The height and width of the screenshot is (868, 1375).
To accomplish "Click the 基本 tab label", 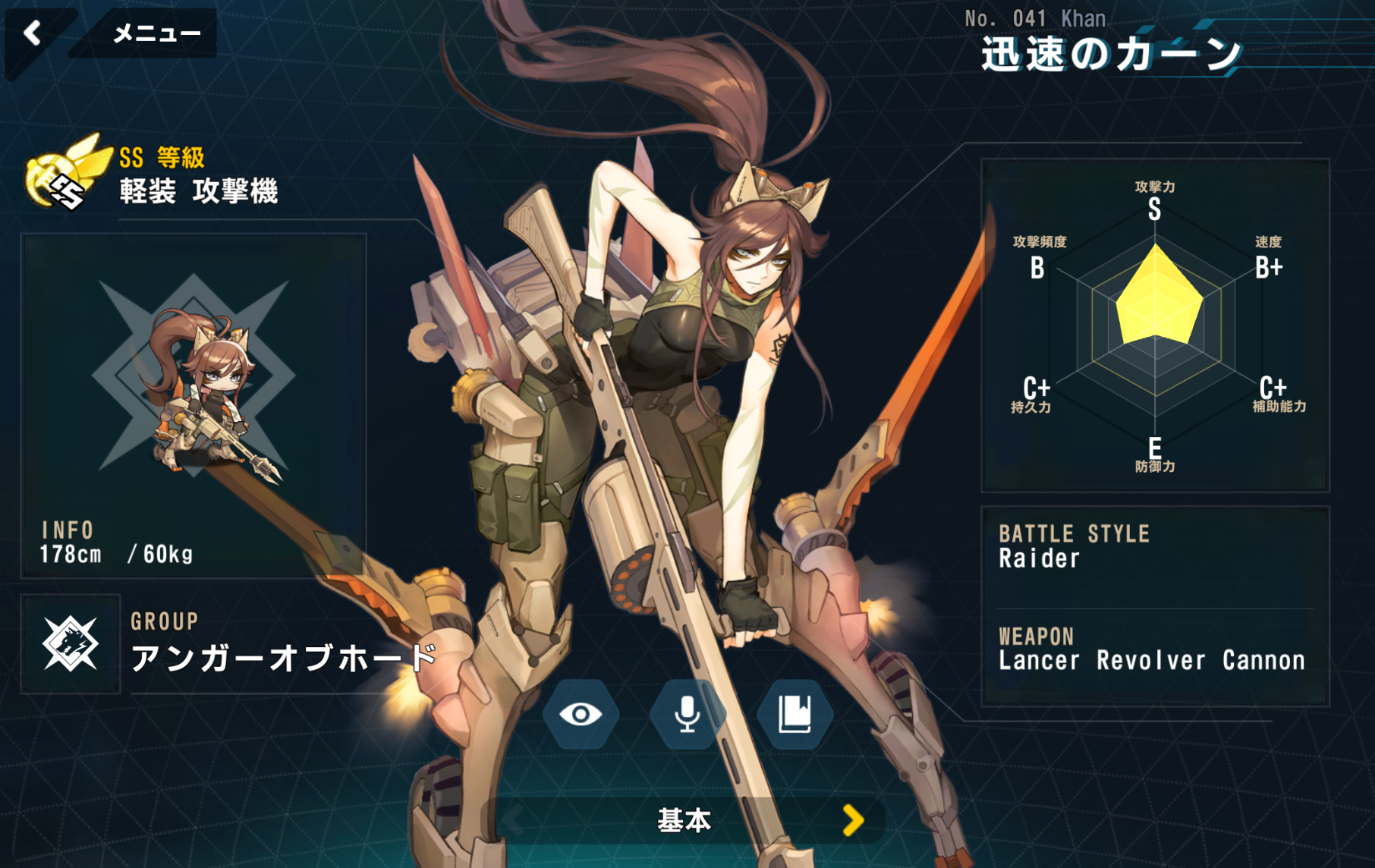I will click(x=684, y=820).
